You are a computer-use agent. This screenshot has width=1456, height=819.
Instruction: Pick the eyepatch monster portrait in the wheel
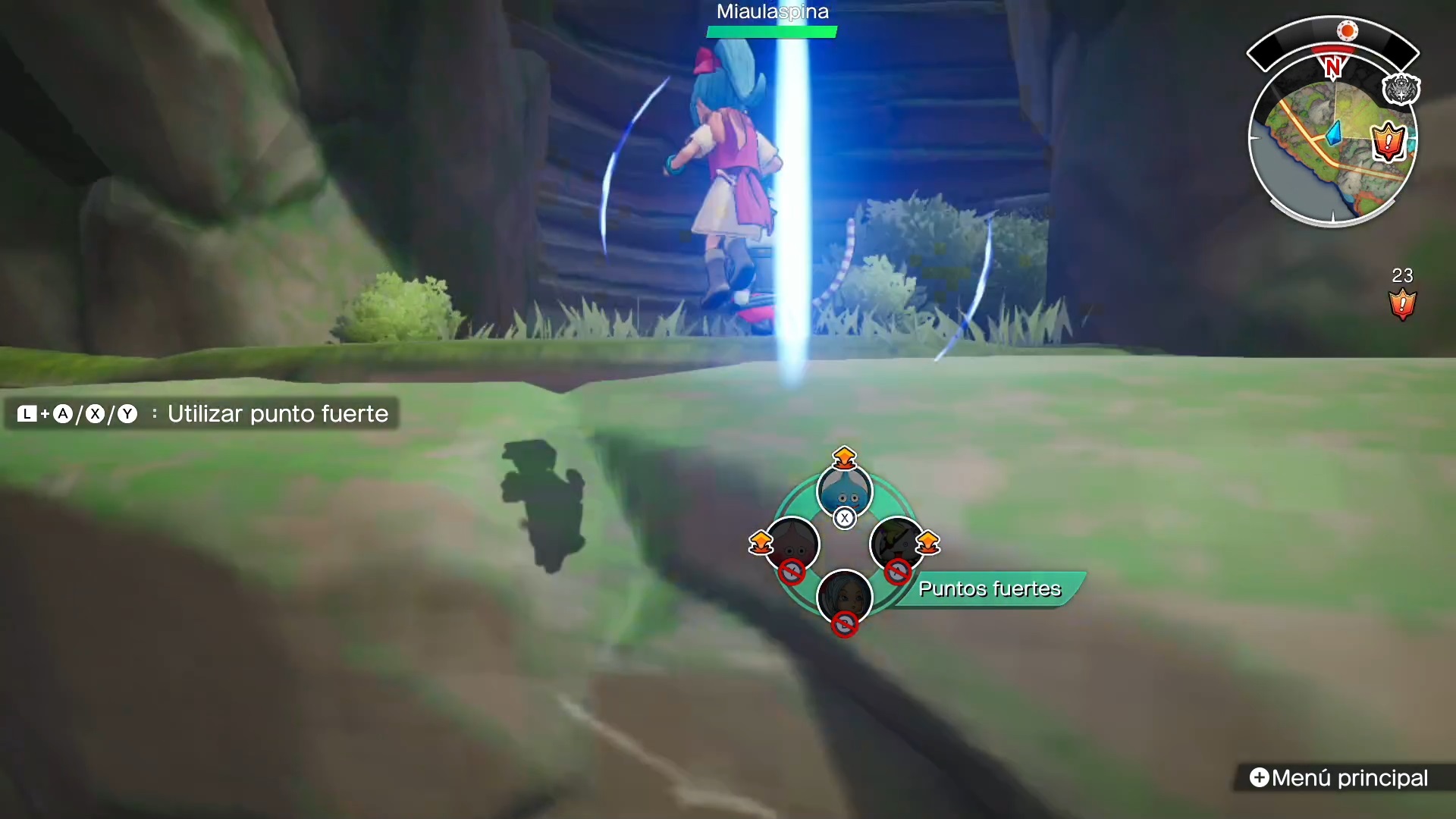pos(897,543)
